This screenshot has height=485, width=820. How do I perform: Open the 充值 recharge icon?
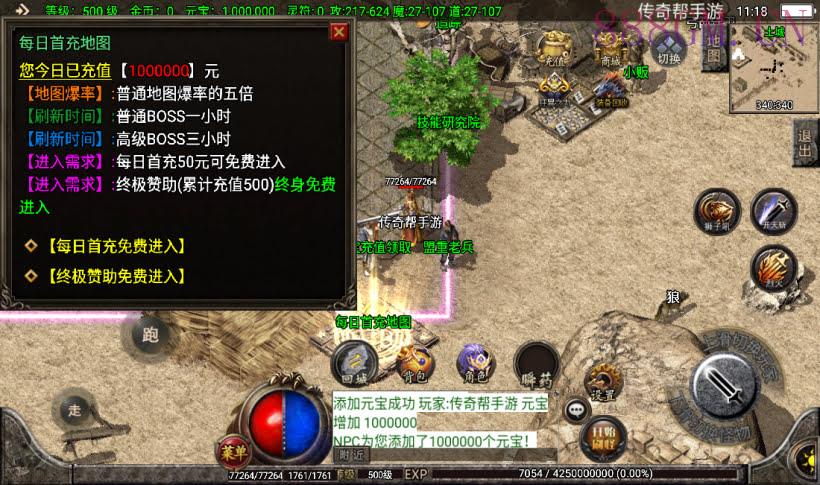[556, 48]
